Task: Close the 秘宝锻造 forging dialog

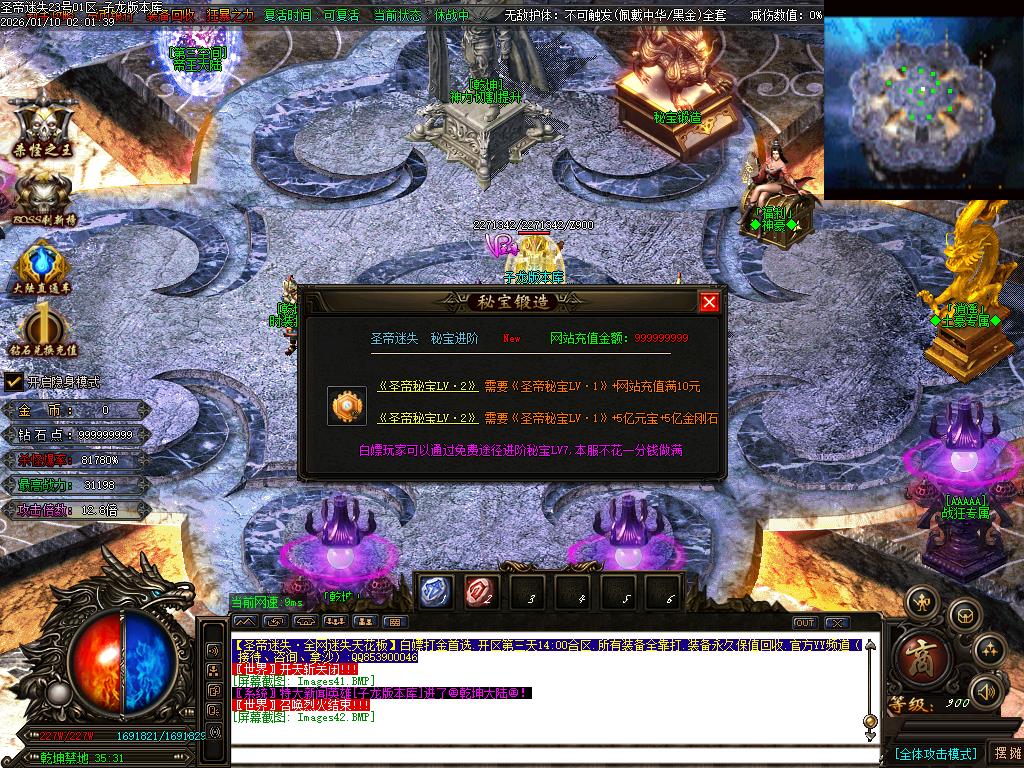Action: click(x=709, y=302)
